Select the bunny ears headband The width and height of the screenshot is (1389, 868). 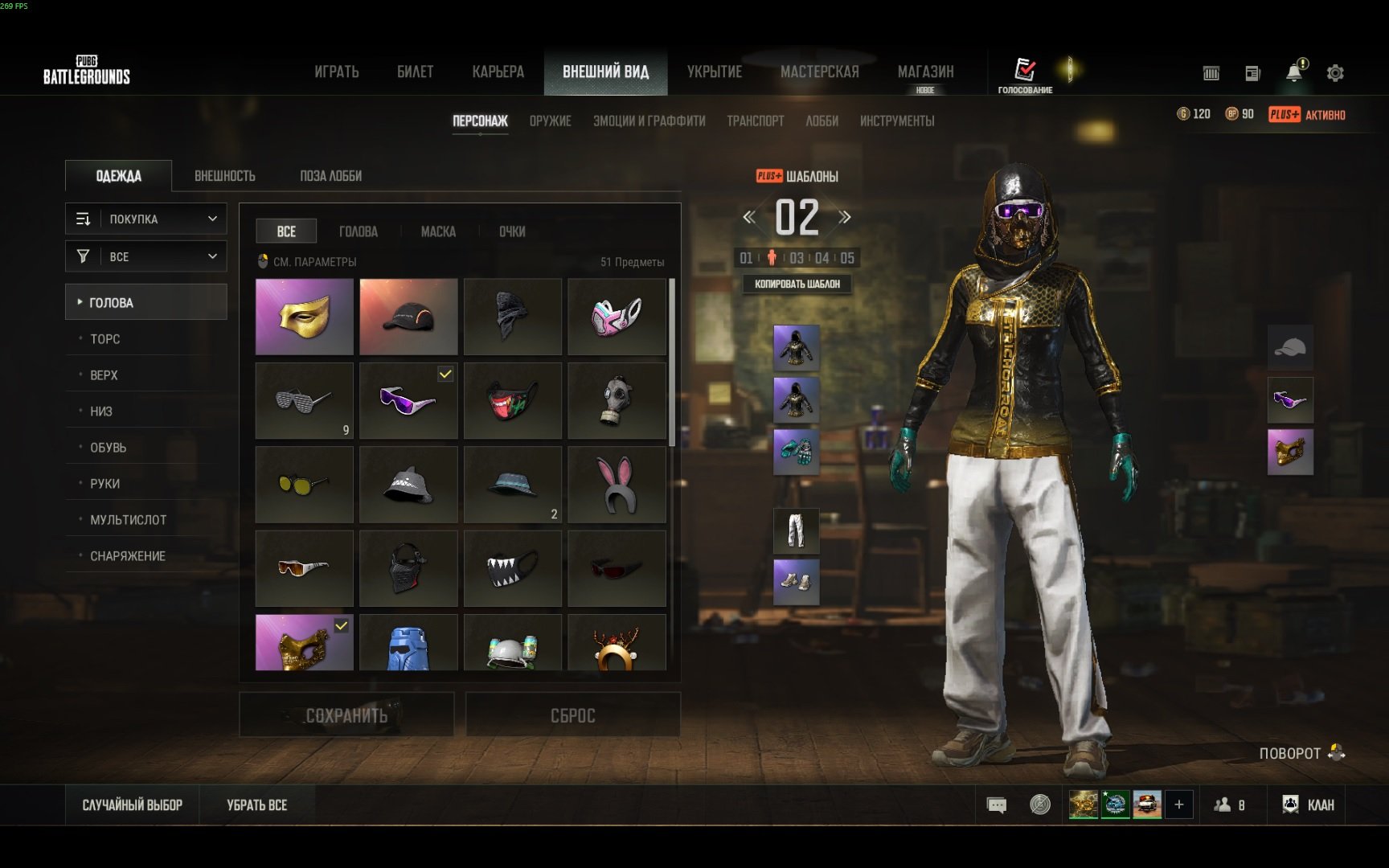click(617, 485)
